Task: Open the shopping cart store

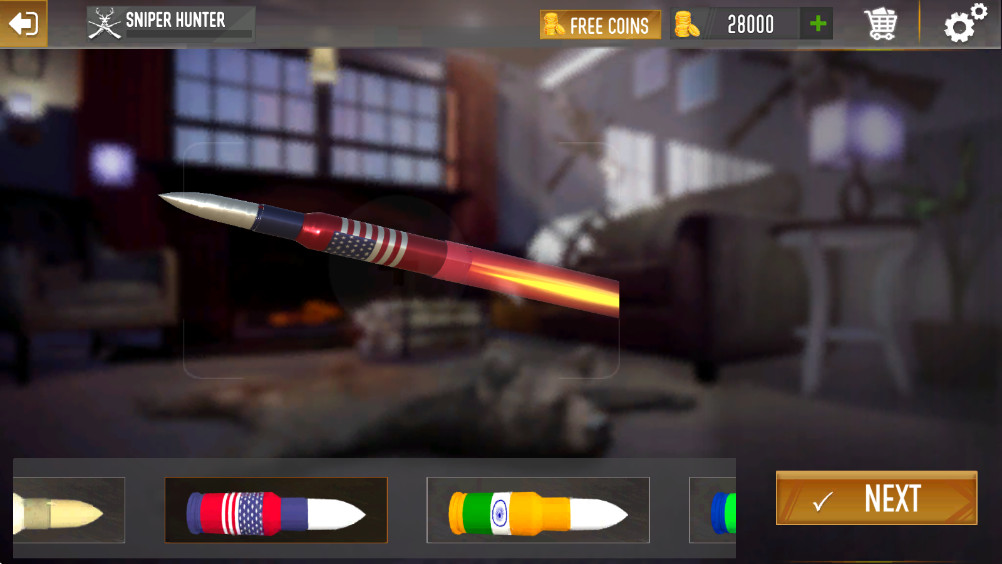Action: (x=881, y=24)
